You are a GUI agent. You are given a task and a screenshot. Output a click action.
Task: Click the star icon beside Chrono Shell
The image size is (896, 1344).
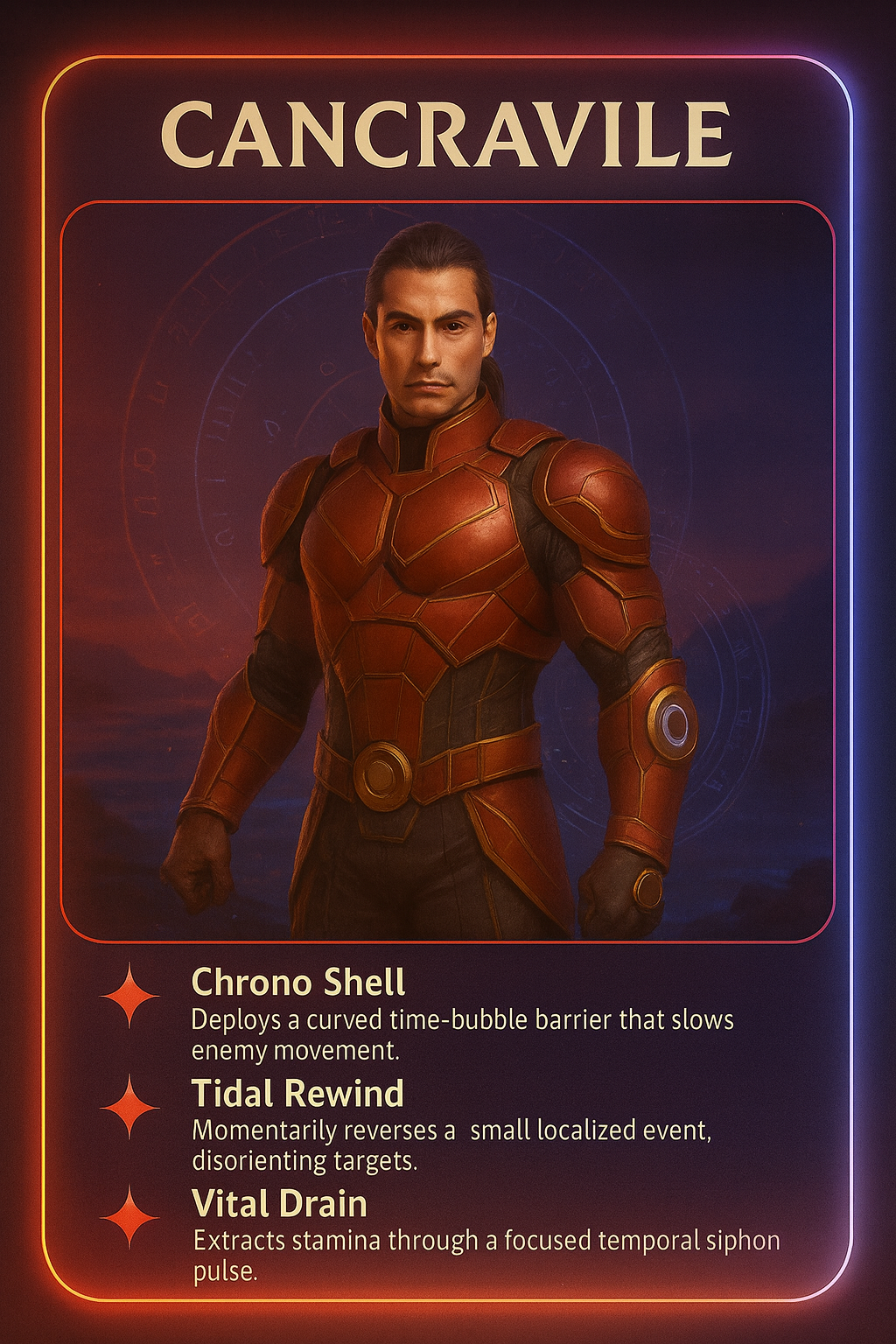[130, 996]
